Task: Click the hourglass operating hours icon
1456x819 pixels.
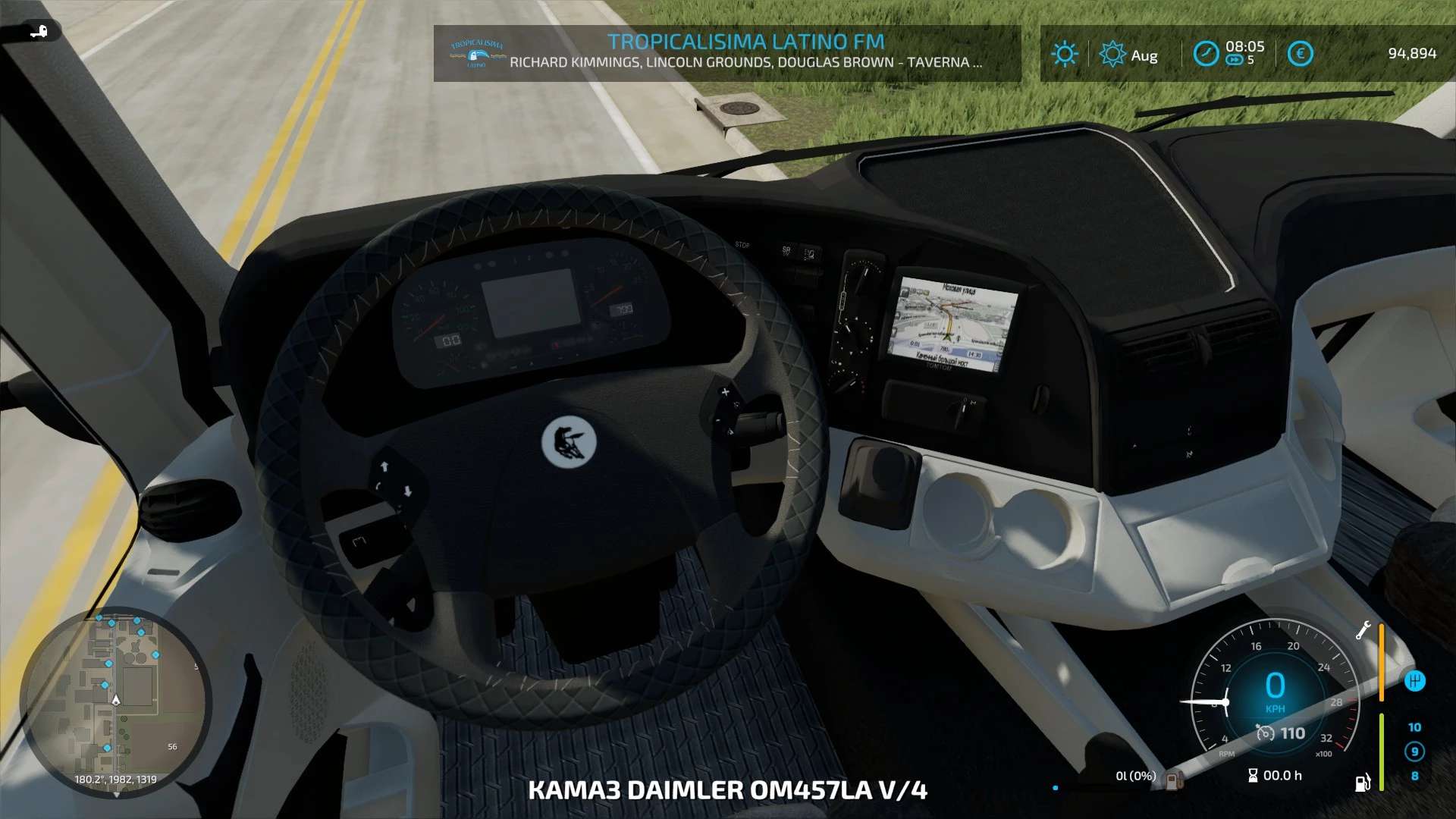Action: pos(1253,775)
